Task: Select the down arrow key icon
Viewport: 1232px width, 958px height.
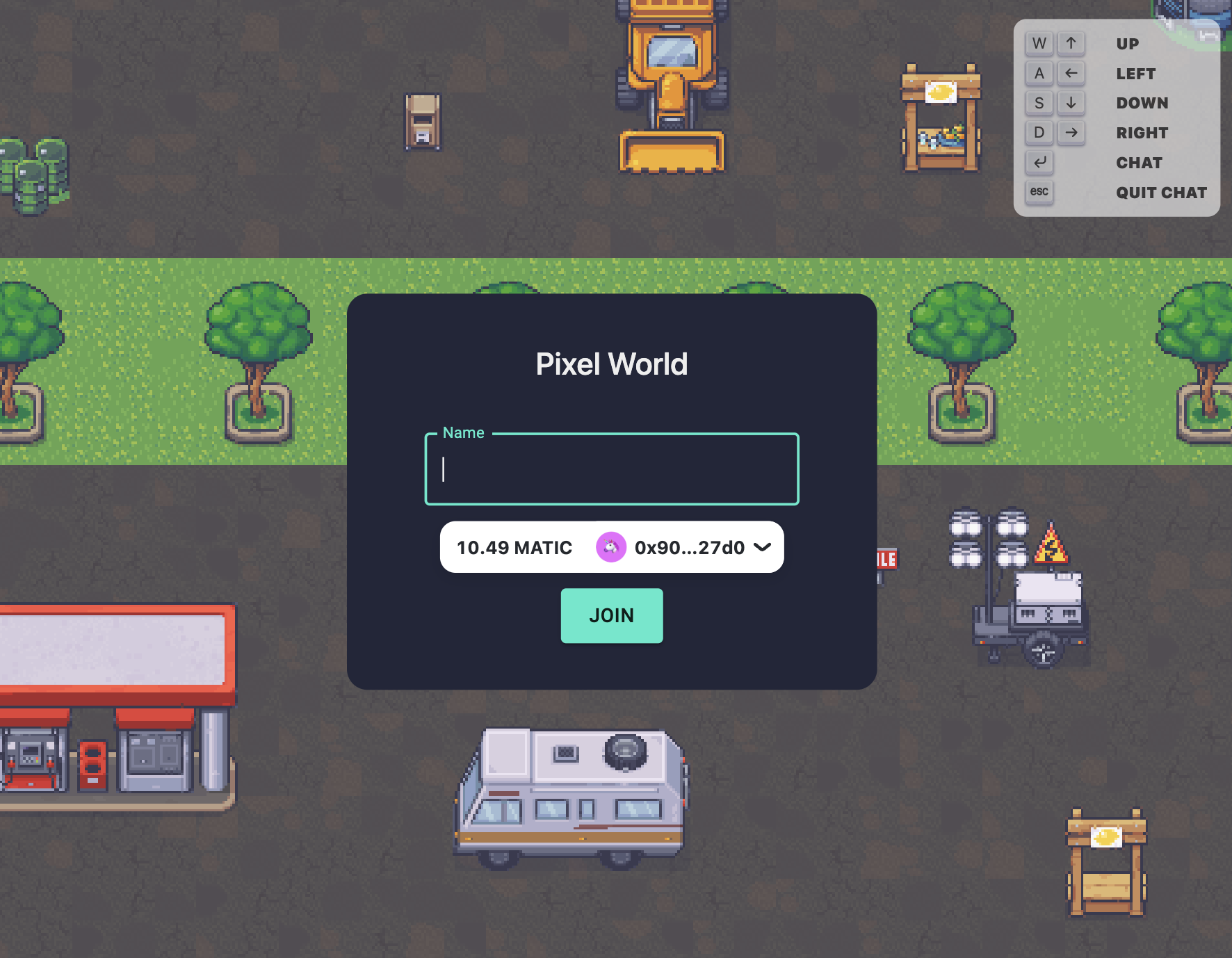Action: click(1071, 103)
